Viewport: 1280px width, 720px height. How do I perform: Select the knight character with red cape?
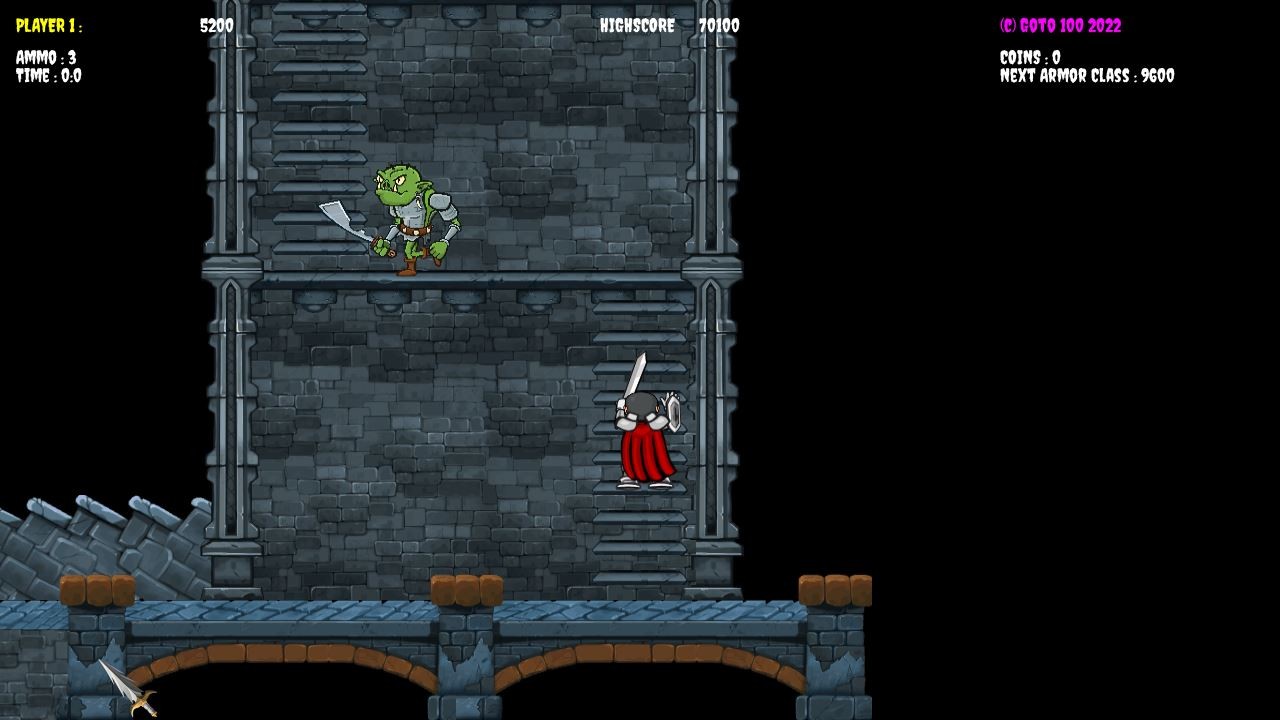(x=645, y=430)
